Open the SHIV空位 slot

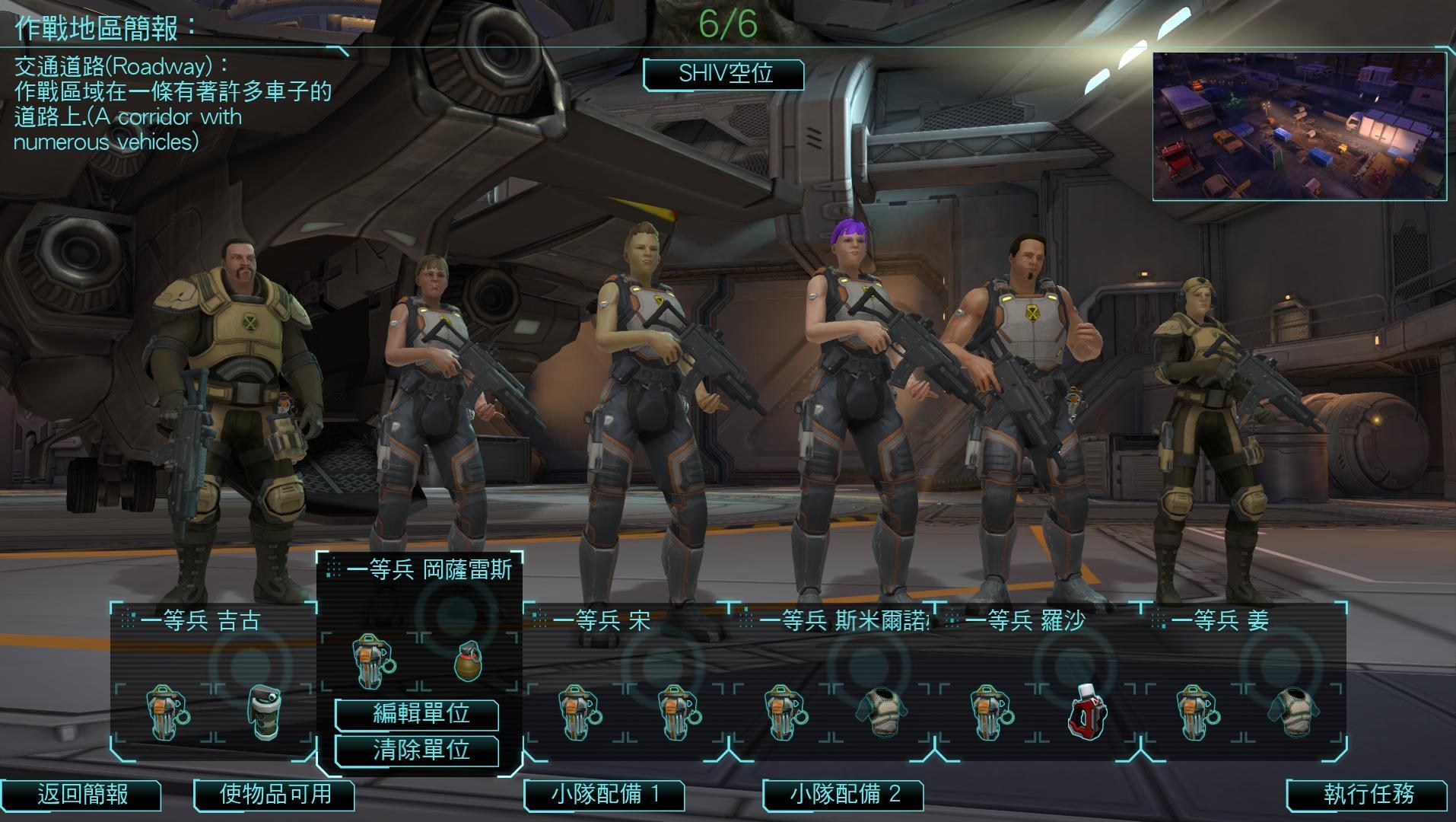(721, 74)
